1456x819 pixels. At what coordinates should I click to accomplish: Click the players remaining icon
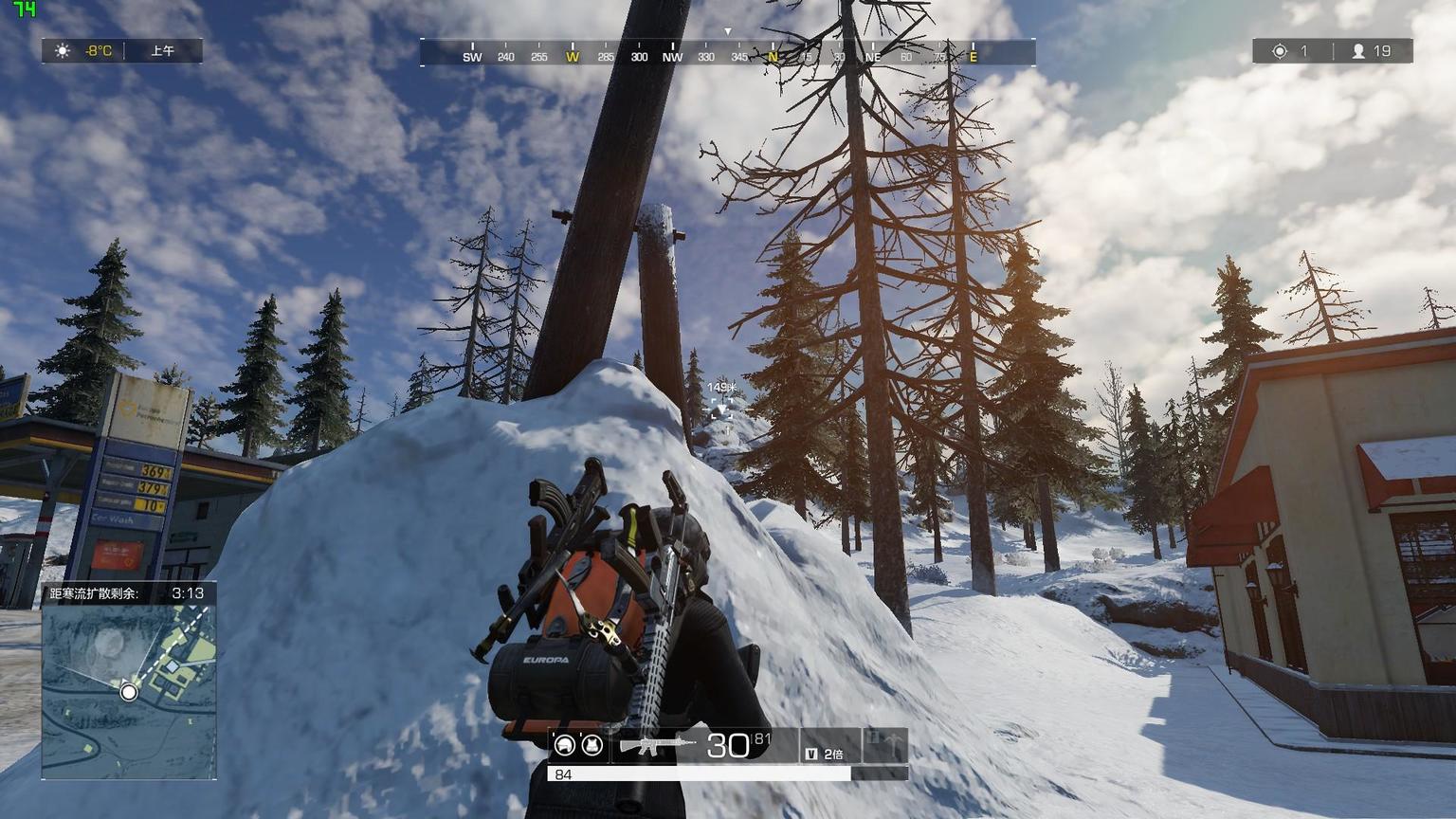click(x=1358, y=51)
